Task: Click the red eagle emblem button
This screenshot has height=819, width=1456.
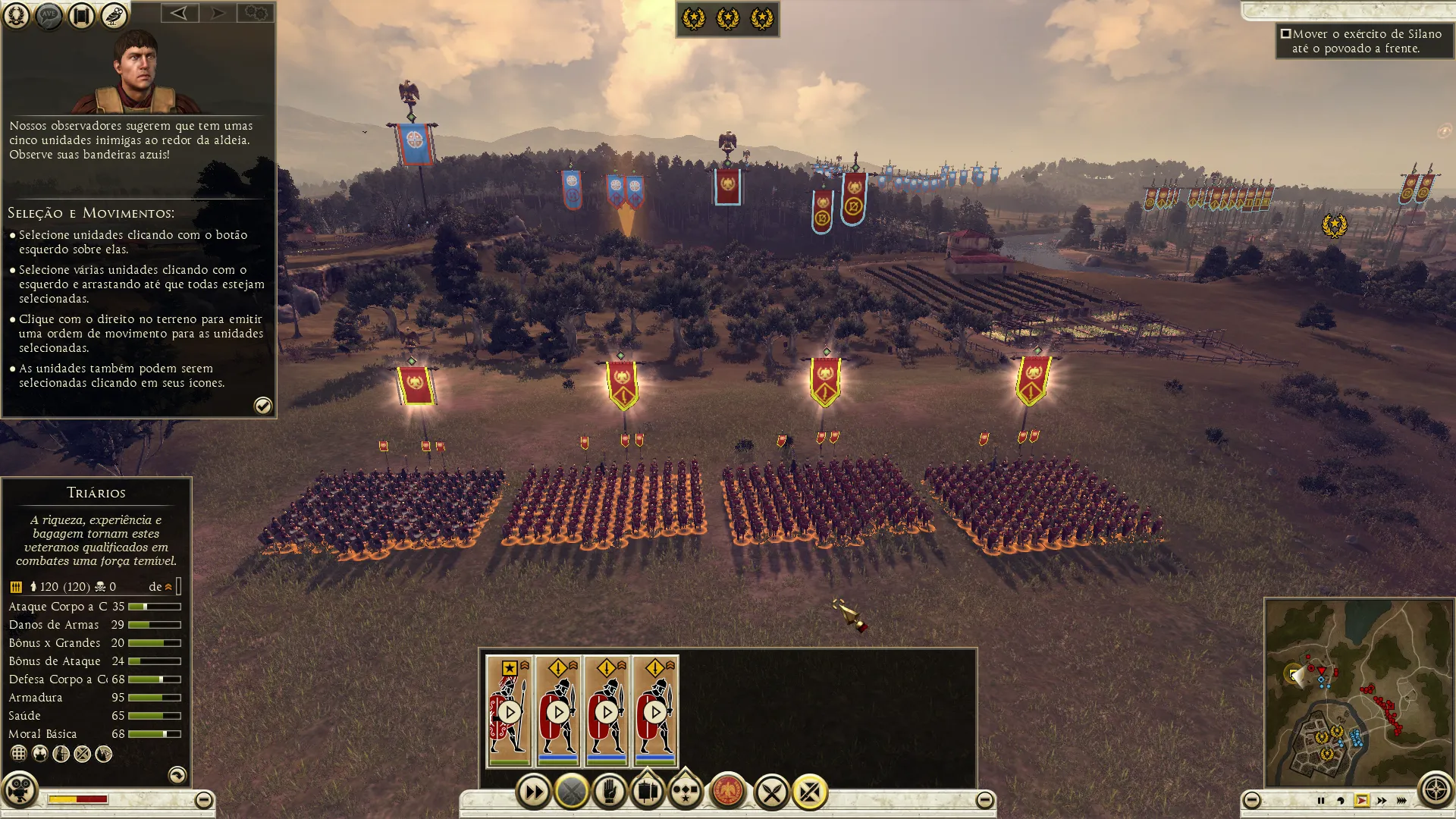Action: click(x=728, y=792)
